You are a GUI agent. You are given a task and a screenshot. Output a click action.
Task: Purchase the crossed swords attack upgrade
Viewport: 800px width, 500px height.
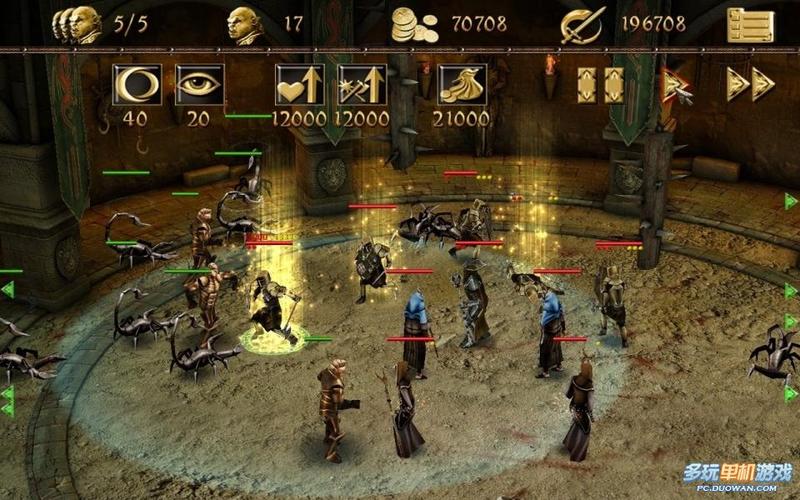(361, 85)
